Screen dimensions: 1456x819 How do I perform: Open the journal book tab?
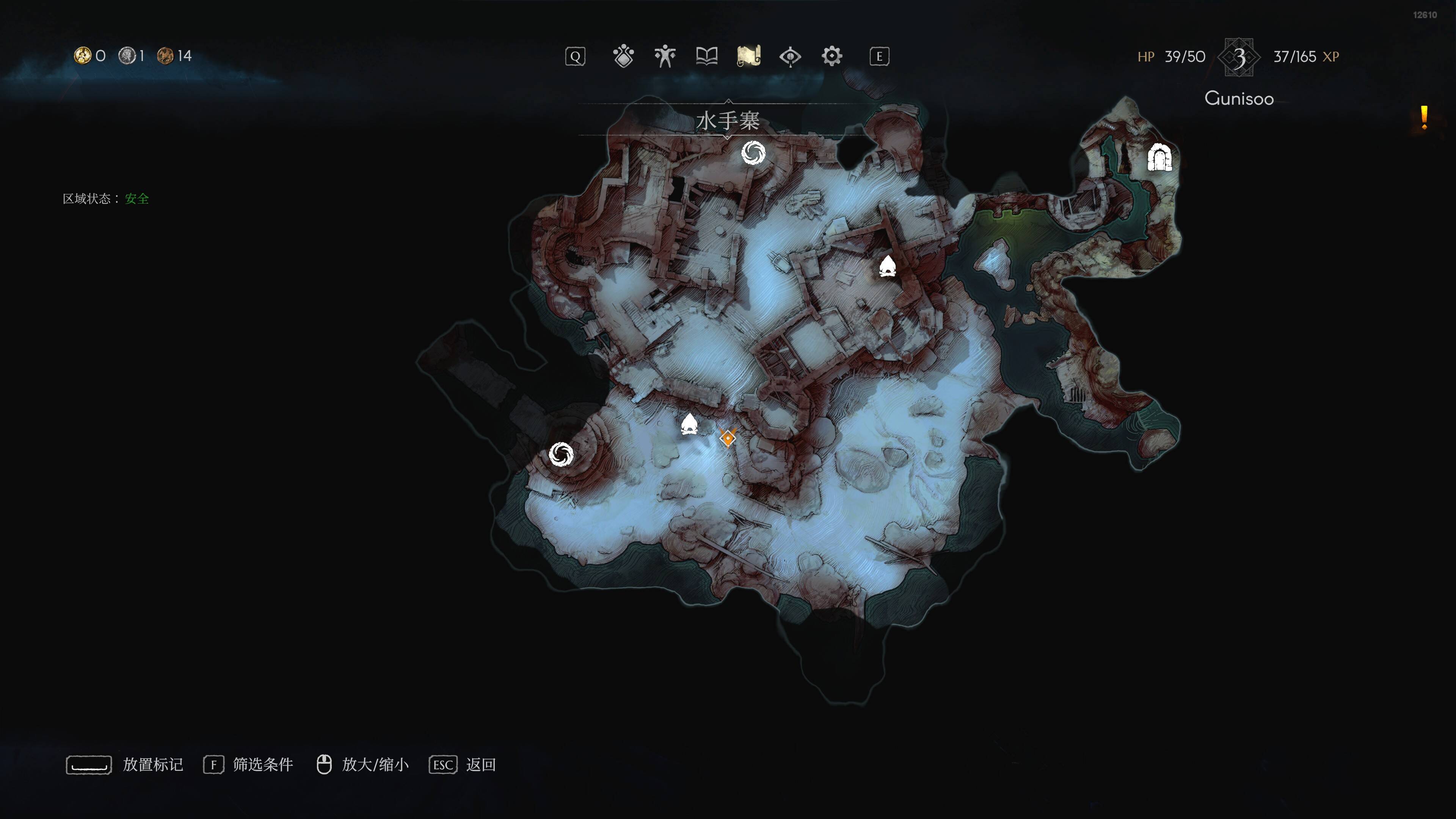[706, 56]
